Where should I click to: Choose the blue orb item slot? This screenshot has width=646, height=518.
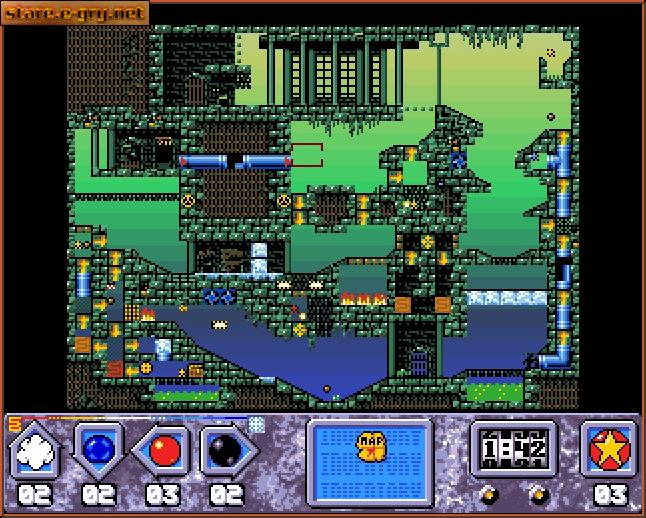[99, 451]
